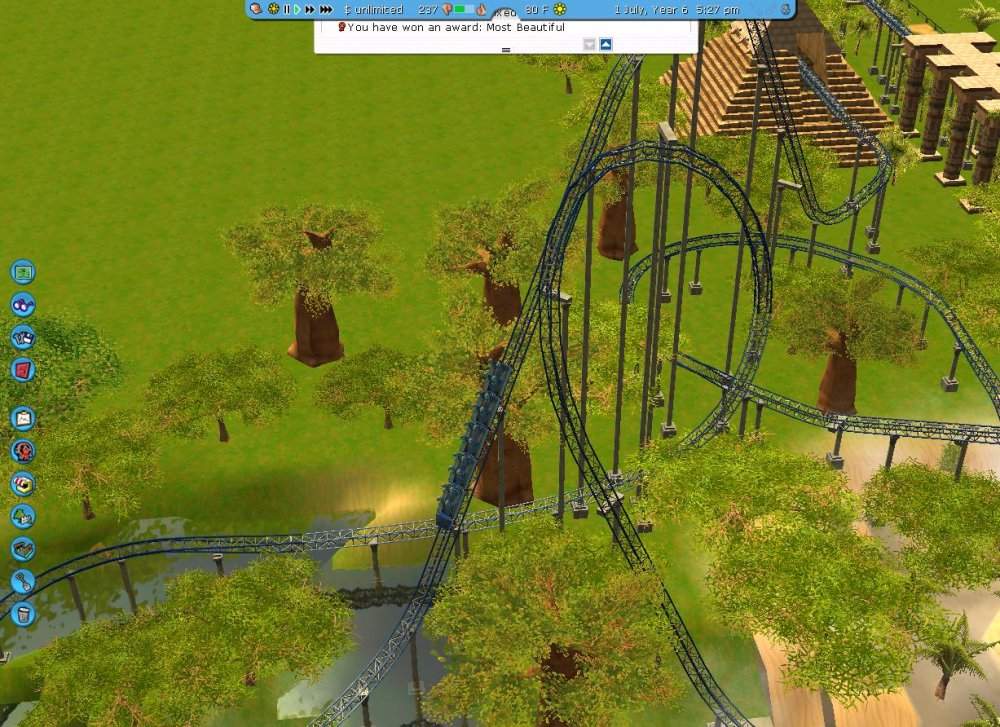Open the shops and stalls menu

pyautogui.click(x=23, y=483)
